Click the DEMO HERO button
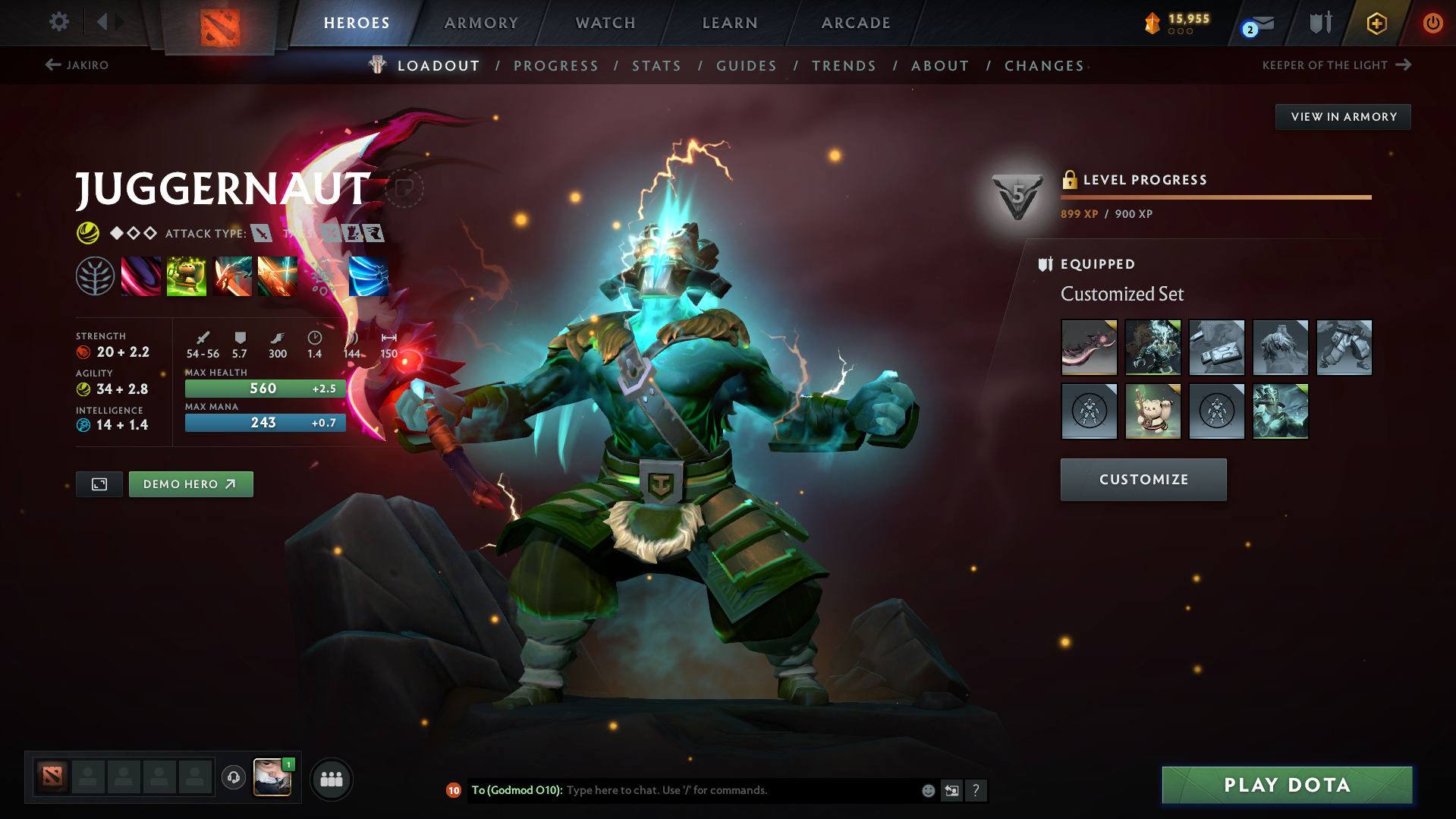This screenshot has width=1456, height=819. (x=190, y=484)
